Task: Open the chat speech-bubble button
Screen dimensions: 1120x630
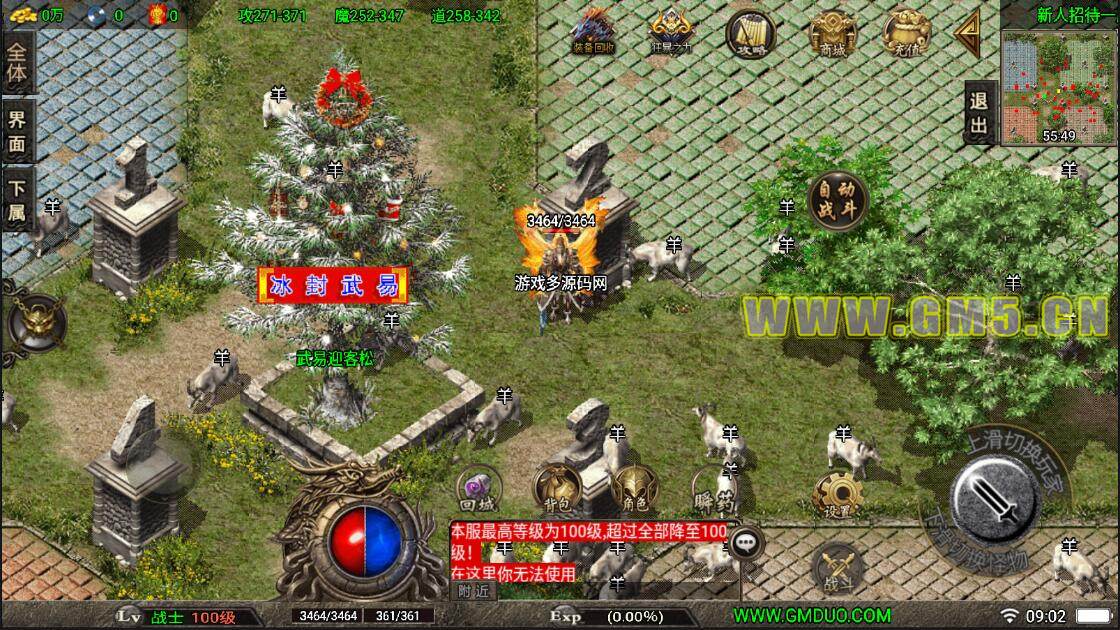Action: click(x=745, y=543)
